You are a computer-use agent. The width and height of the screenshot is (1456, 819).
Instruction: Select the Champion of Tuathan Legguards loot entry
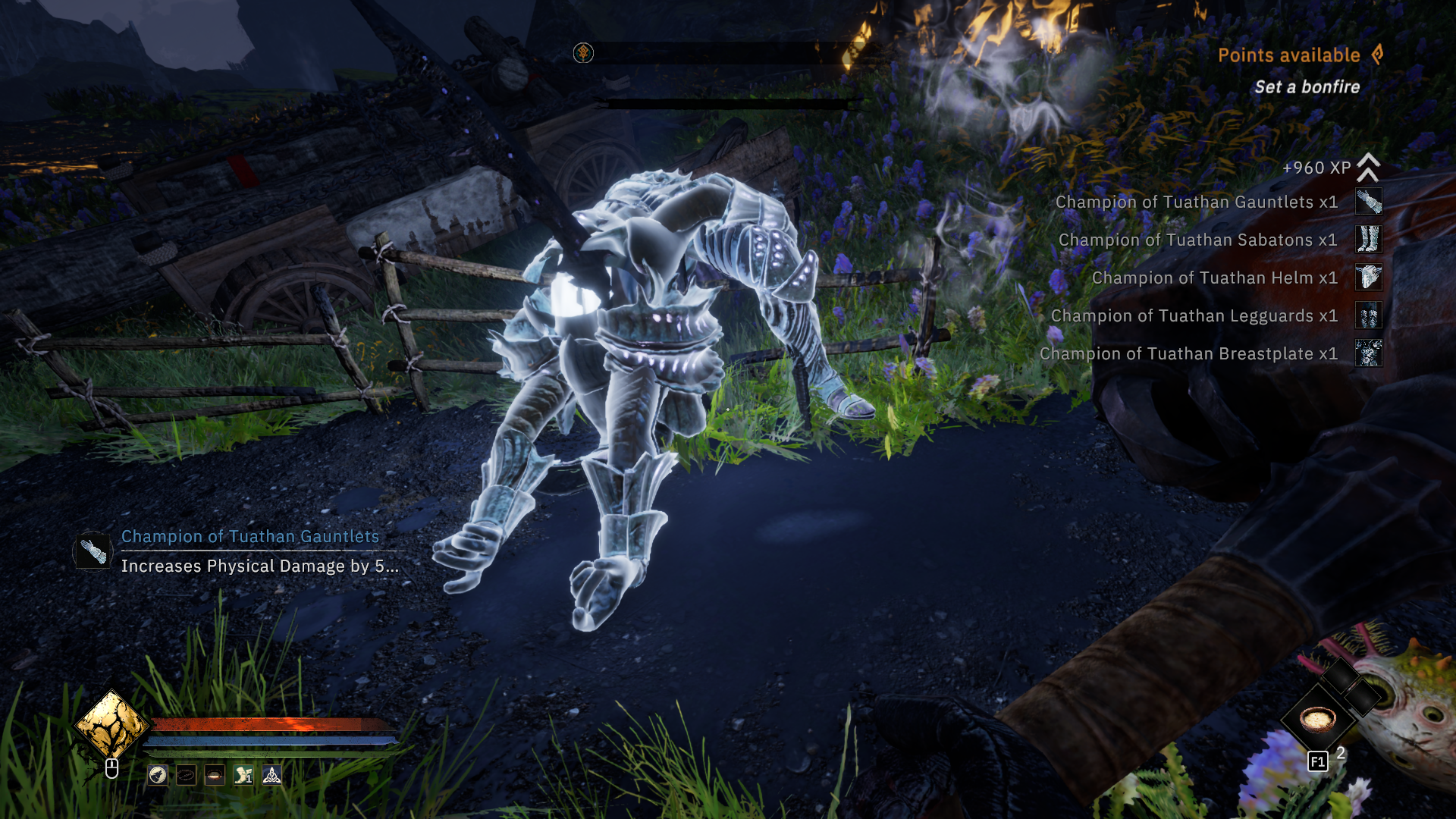point(1194,316)
